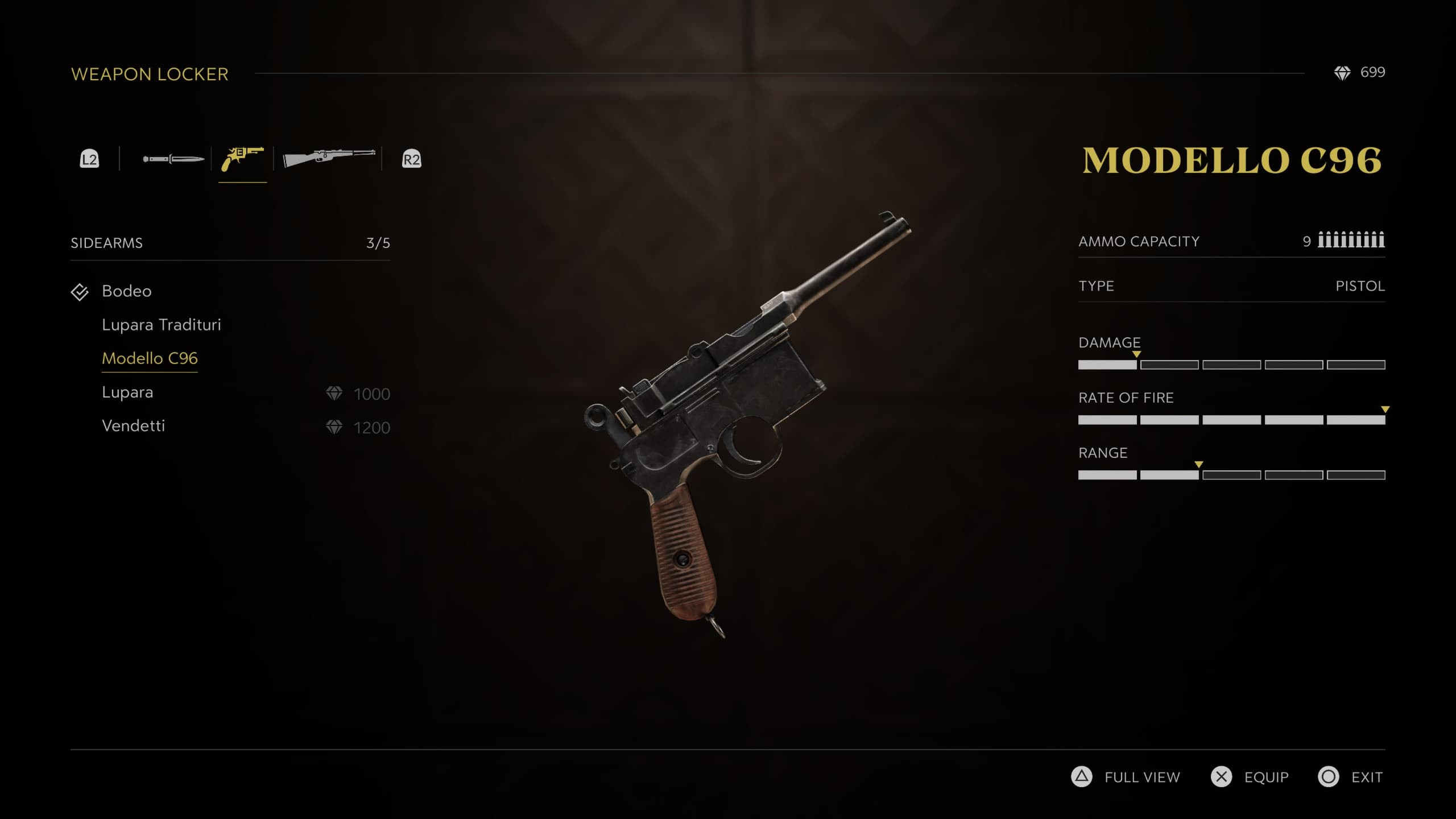This screenshot has width=1456, height=819.
Task: Exit the Weapon Locker
Action: click(1351, 777)
